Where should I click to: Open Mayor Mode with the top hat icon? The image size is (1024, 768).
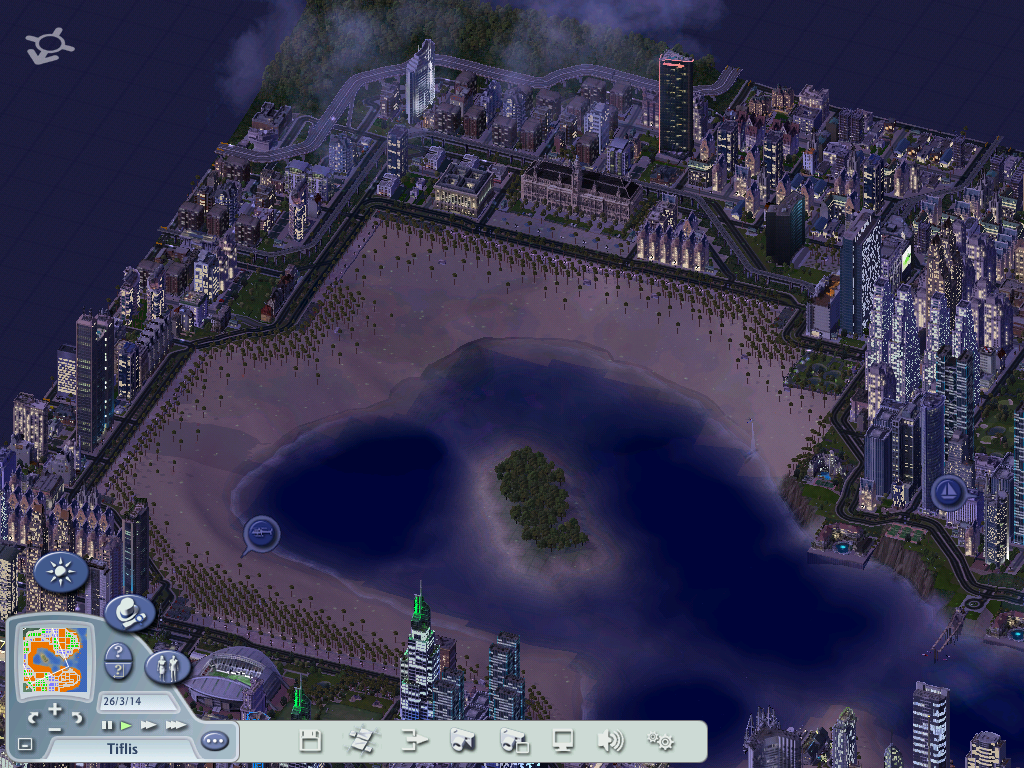129,612
